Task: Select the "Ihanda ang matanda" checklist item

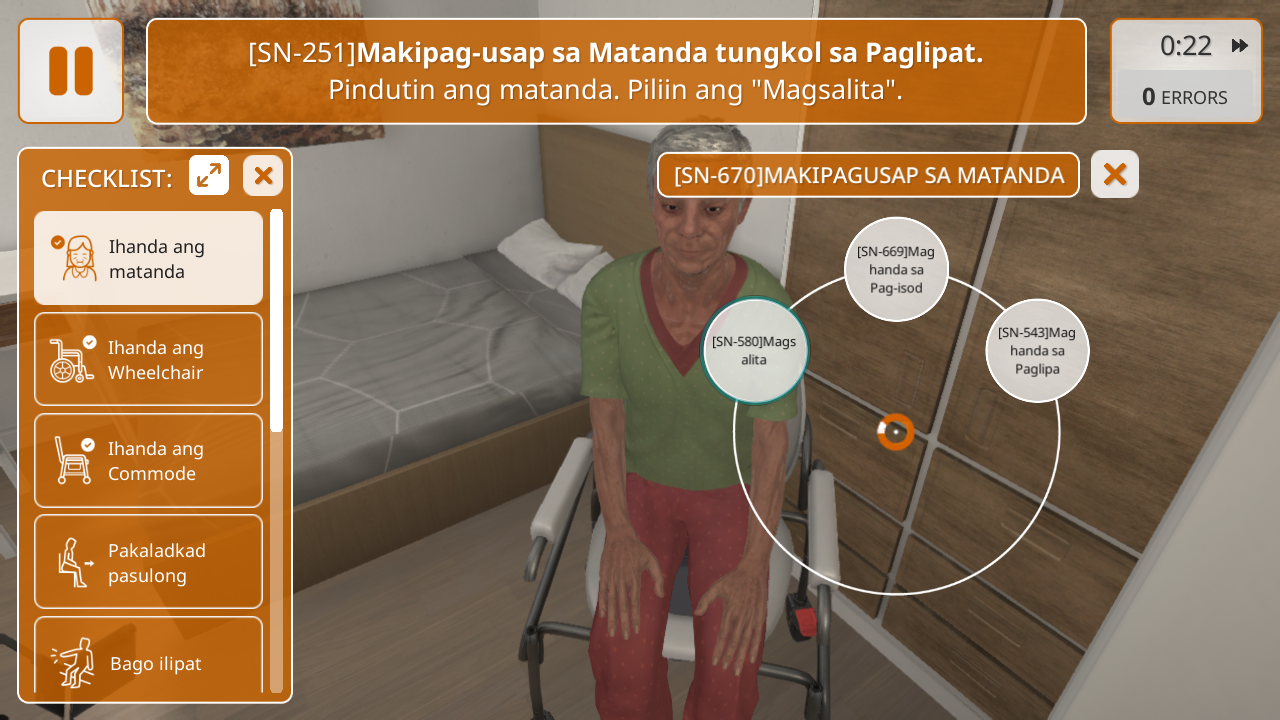Action: (148, 258)
